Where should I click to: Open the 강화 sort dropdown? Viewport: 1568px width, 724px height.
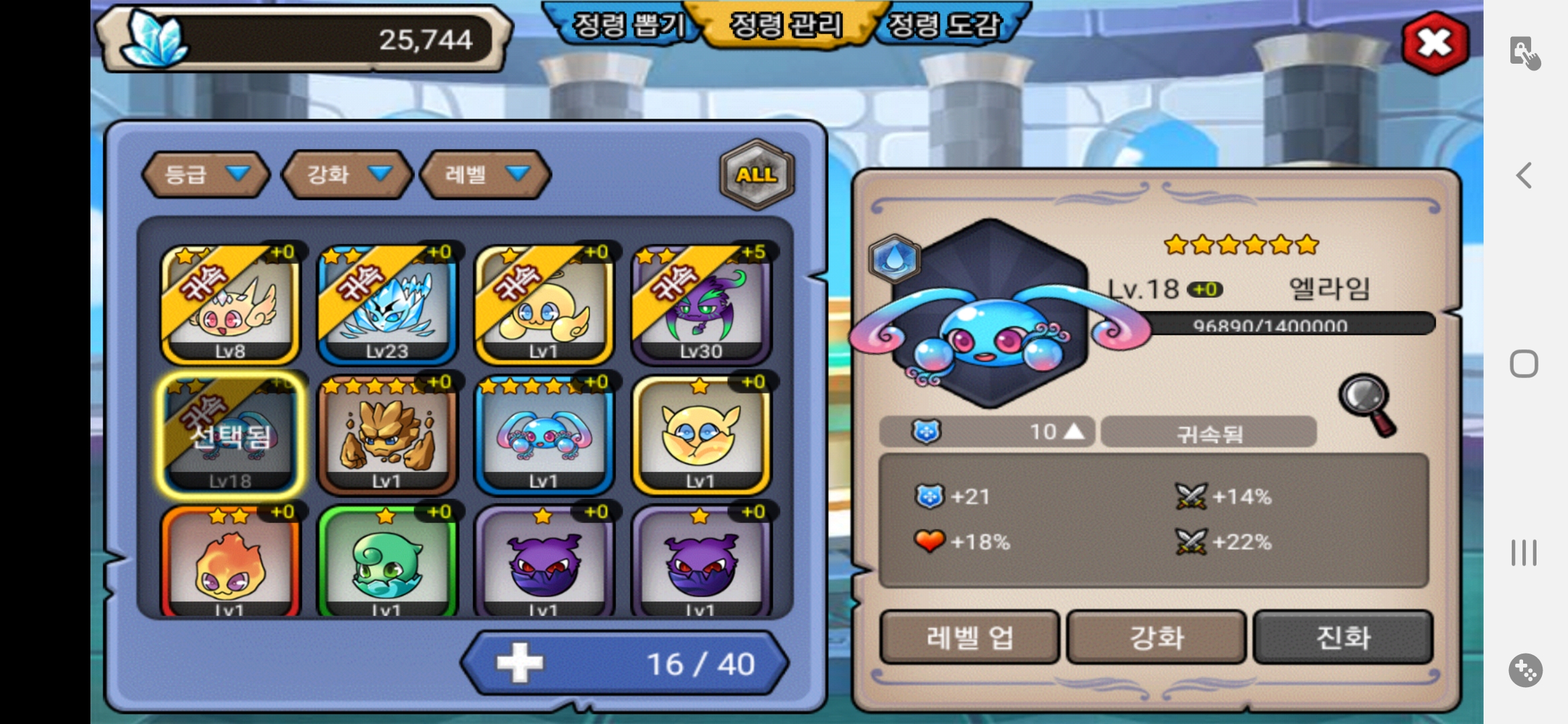[347, 174]
